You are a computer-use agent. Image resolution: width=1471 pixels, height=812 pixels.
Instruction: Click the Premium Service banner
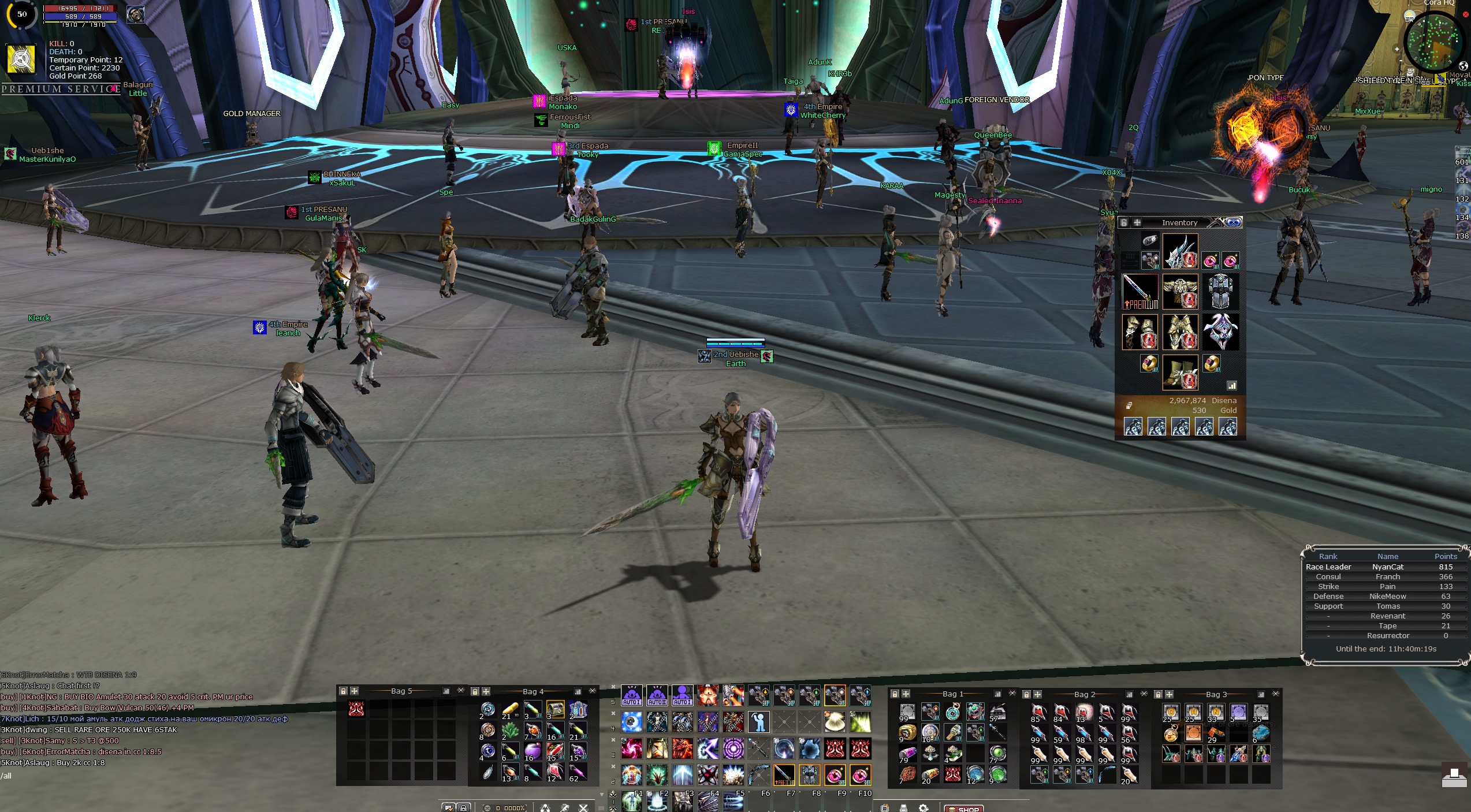[61, 89]
